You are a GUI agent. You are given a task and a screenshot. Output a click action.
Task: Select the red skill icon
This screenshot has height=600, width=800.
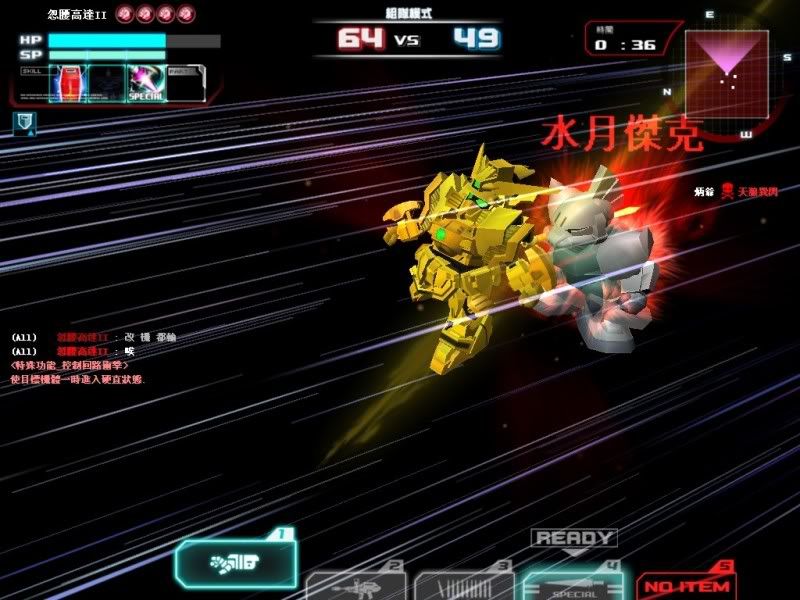click(x=66, y=82)
